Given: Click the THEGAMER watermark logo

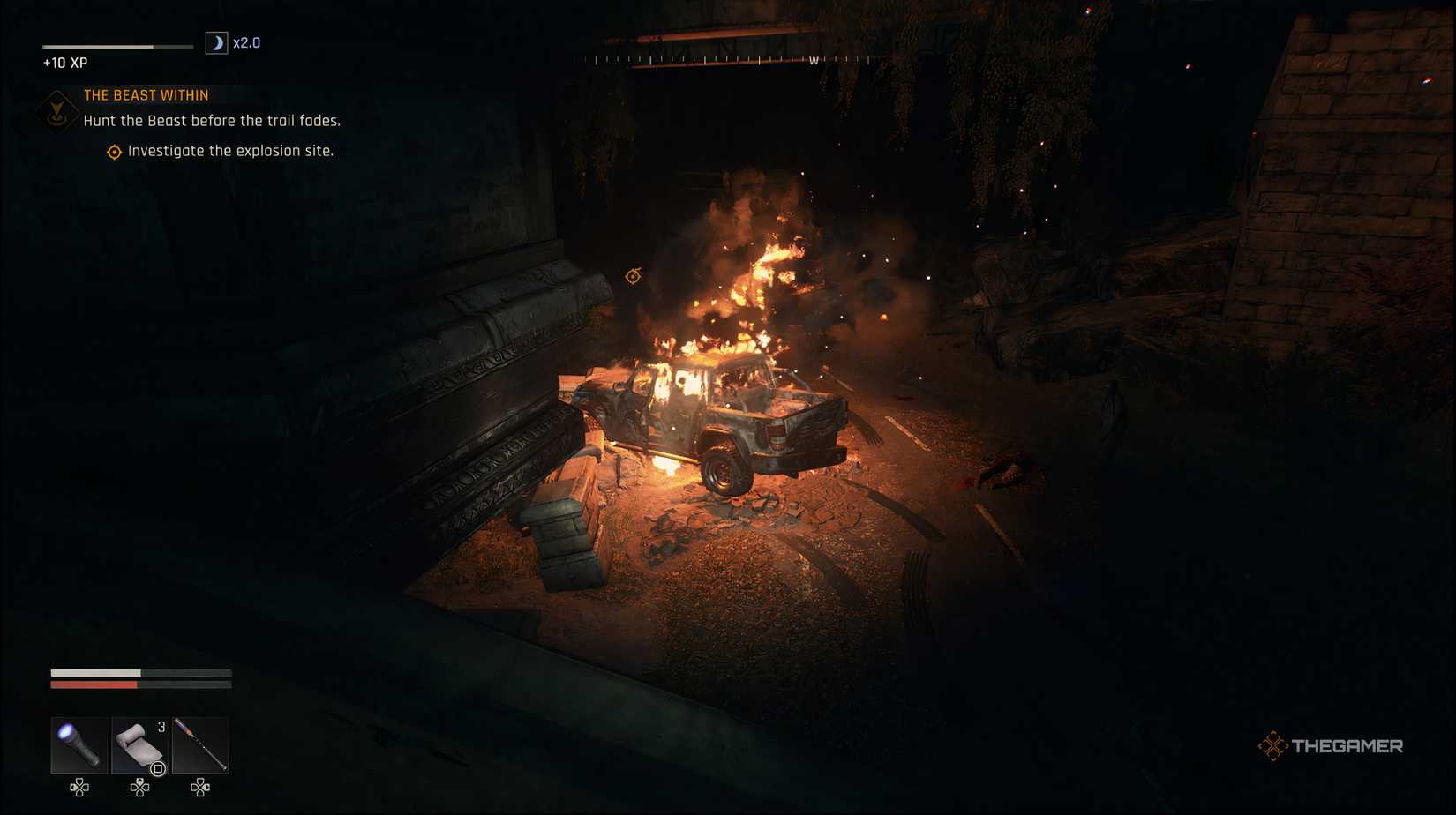Looking at the screenshot, I should (1330, 745).
